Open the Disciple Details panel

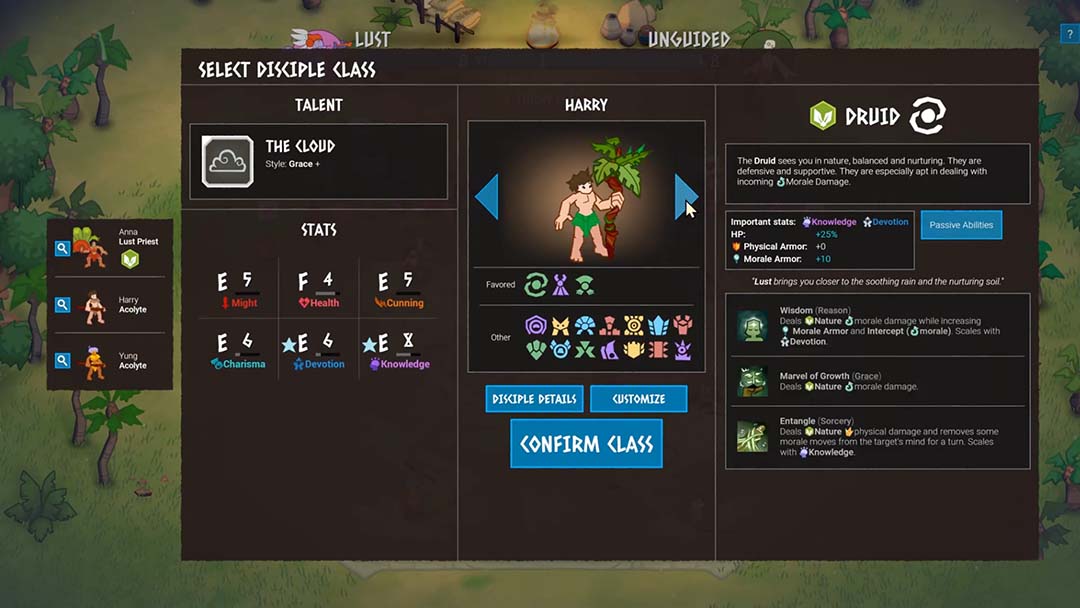click(x=534, y=399)
